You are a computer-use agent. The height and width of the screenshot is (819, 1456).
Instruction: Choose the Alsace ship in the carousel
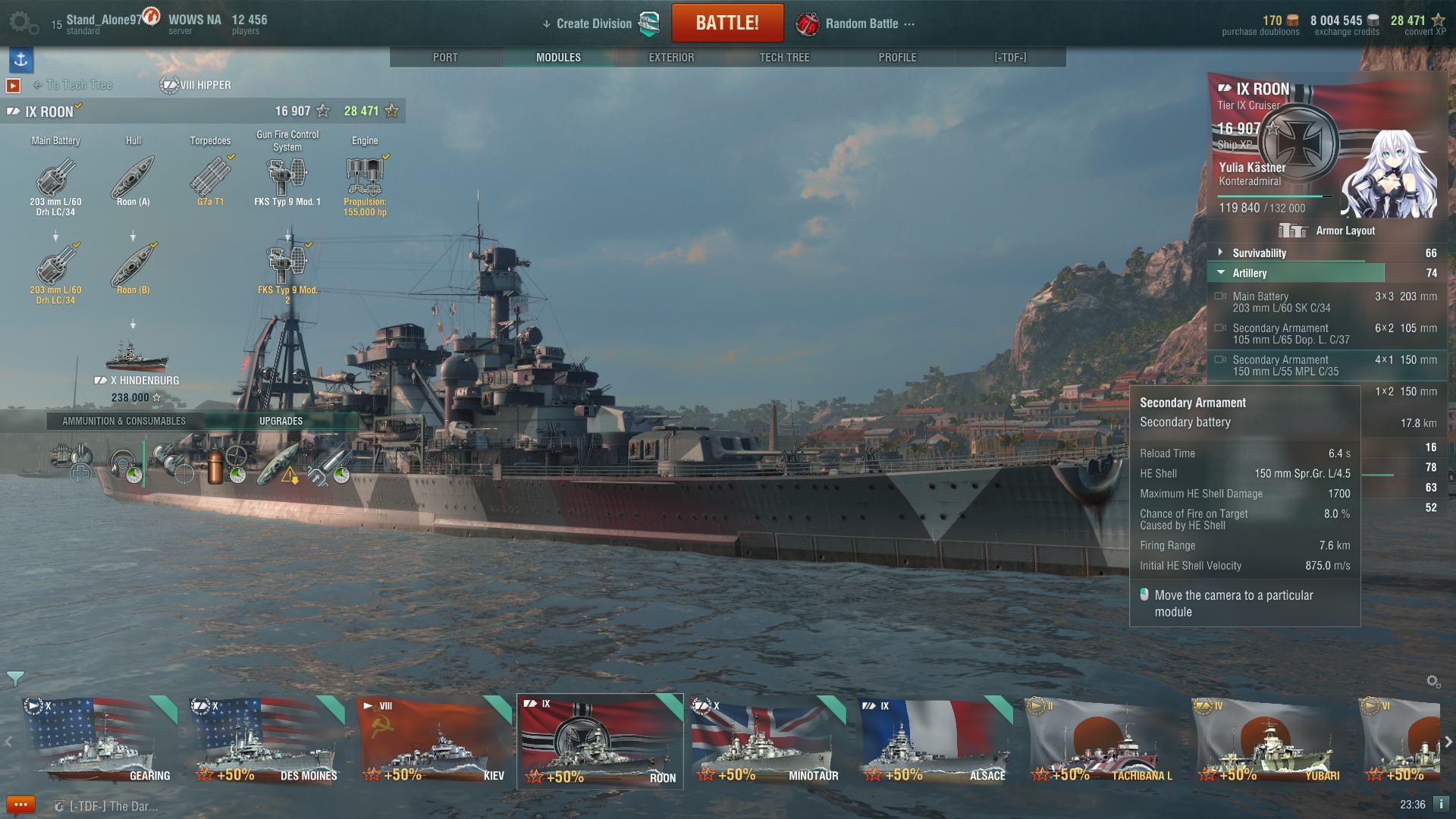point(934,741)
